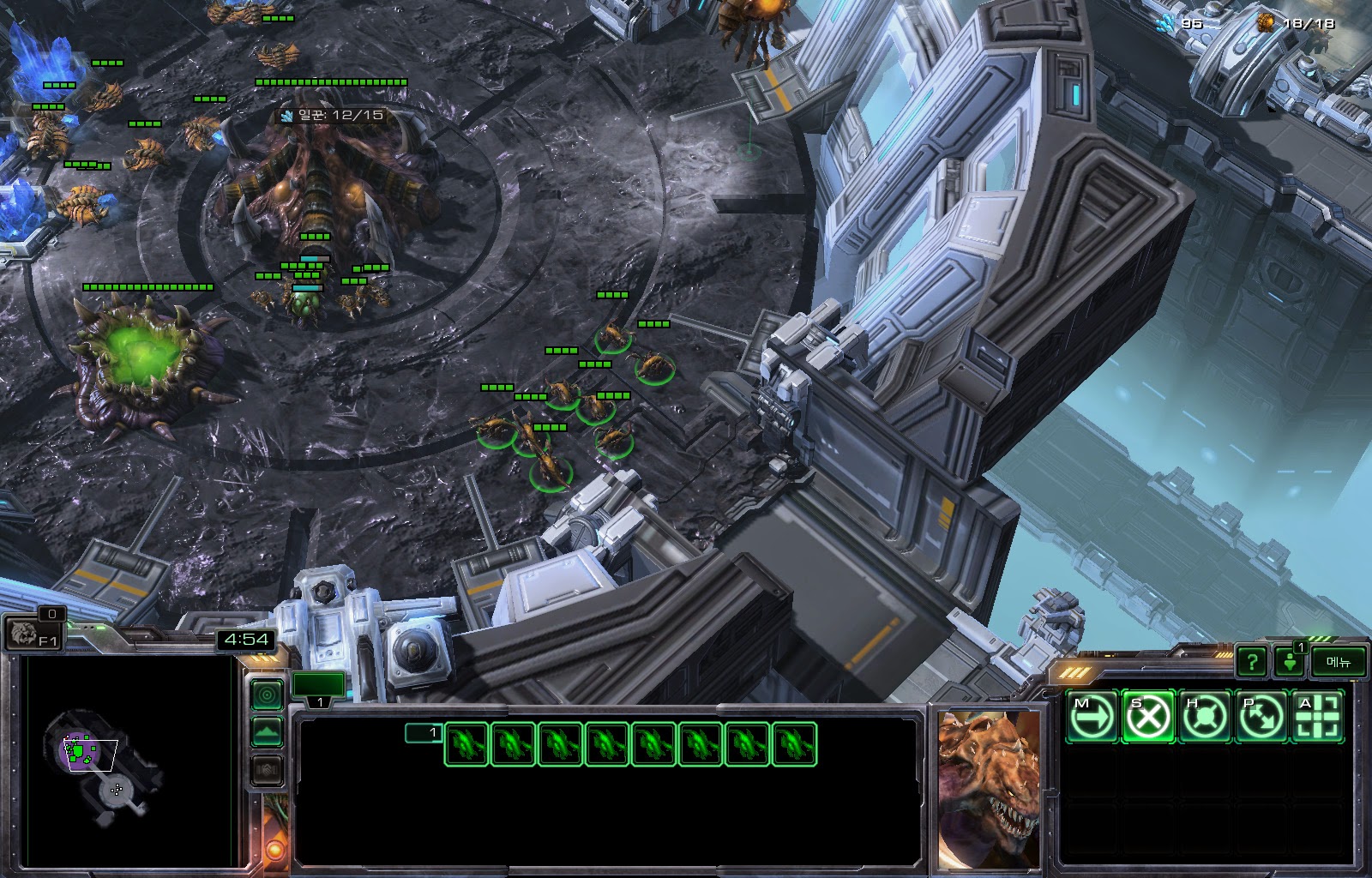1372x878 pixels.
Task: Select the first Zergling wireframe in selection
Action: point(466,743)
